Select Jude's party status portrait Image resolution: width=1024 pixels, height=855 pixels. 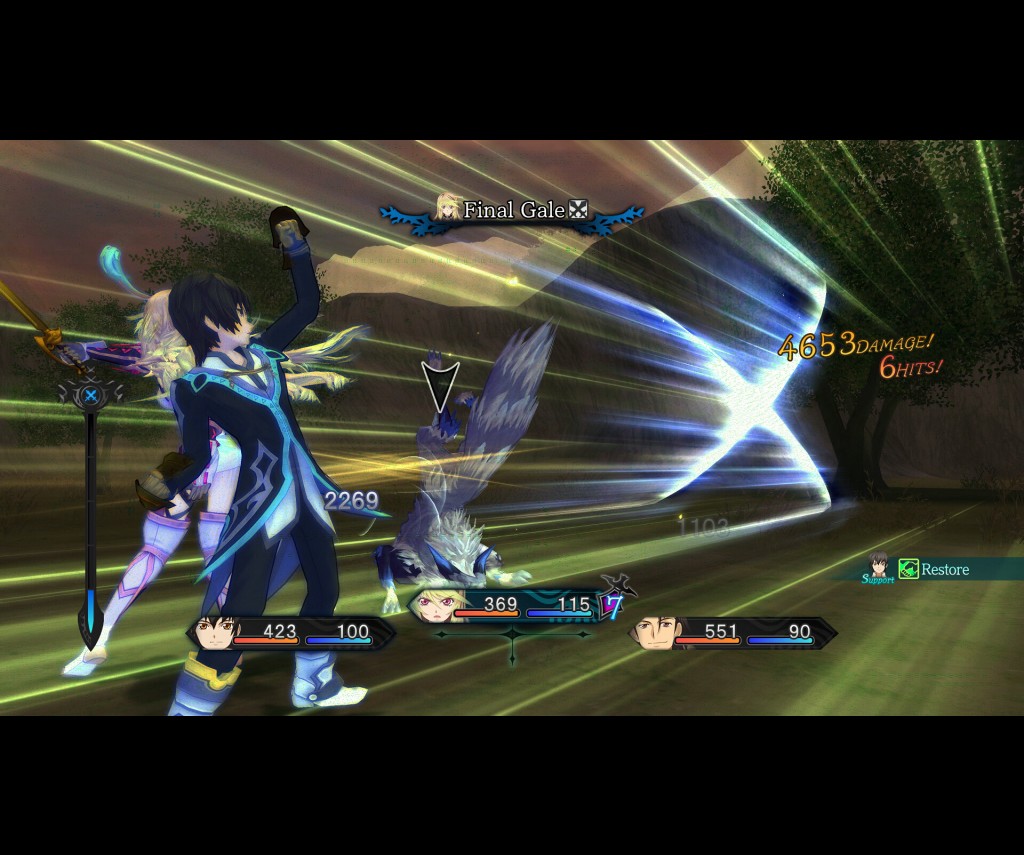pyautogui.click(x=216, y=632)
